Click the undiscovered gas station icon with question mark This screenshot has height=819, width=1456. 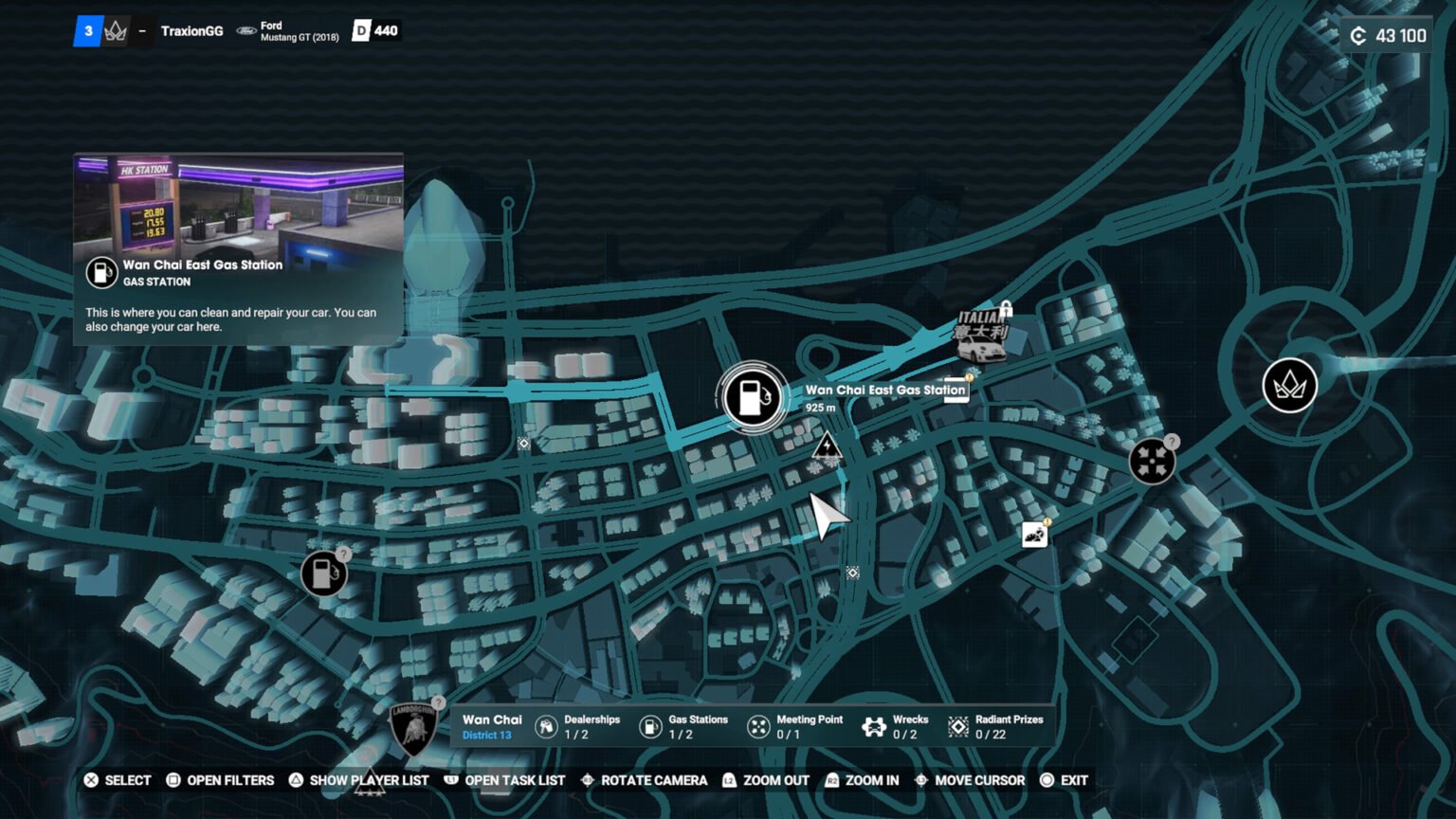325,573
